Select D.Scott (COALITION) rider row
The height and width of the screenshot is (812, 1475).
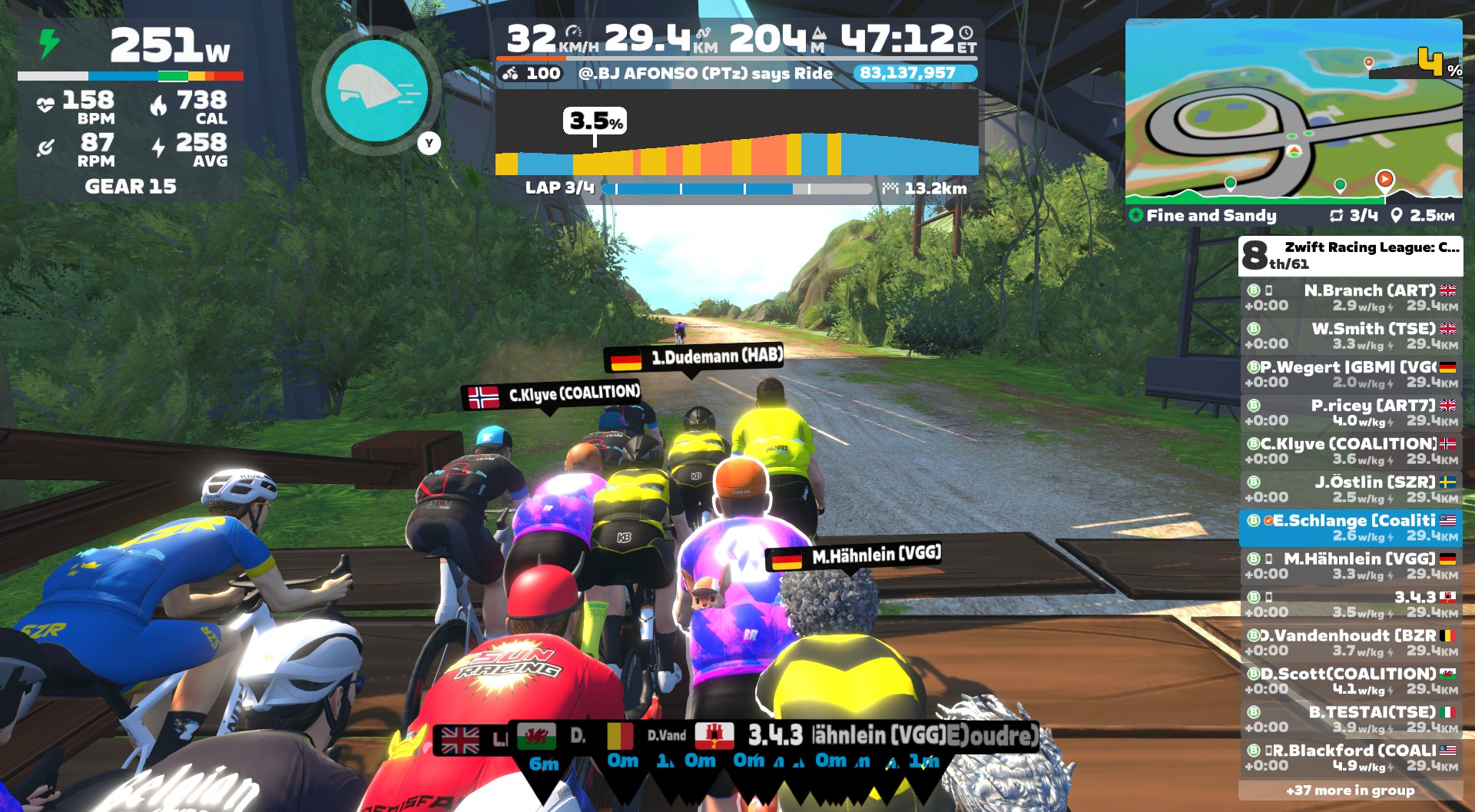click(1351, 681)
